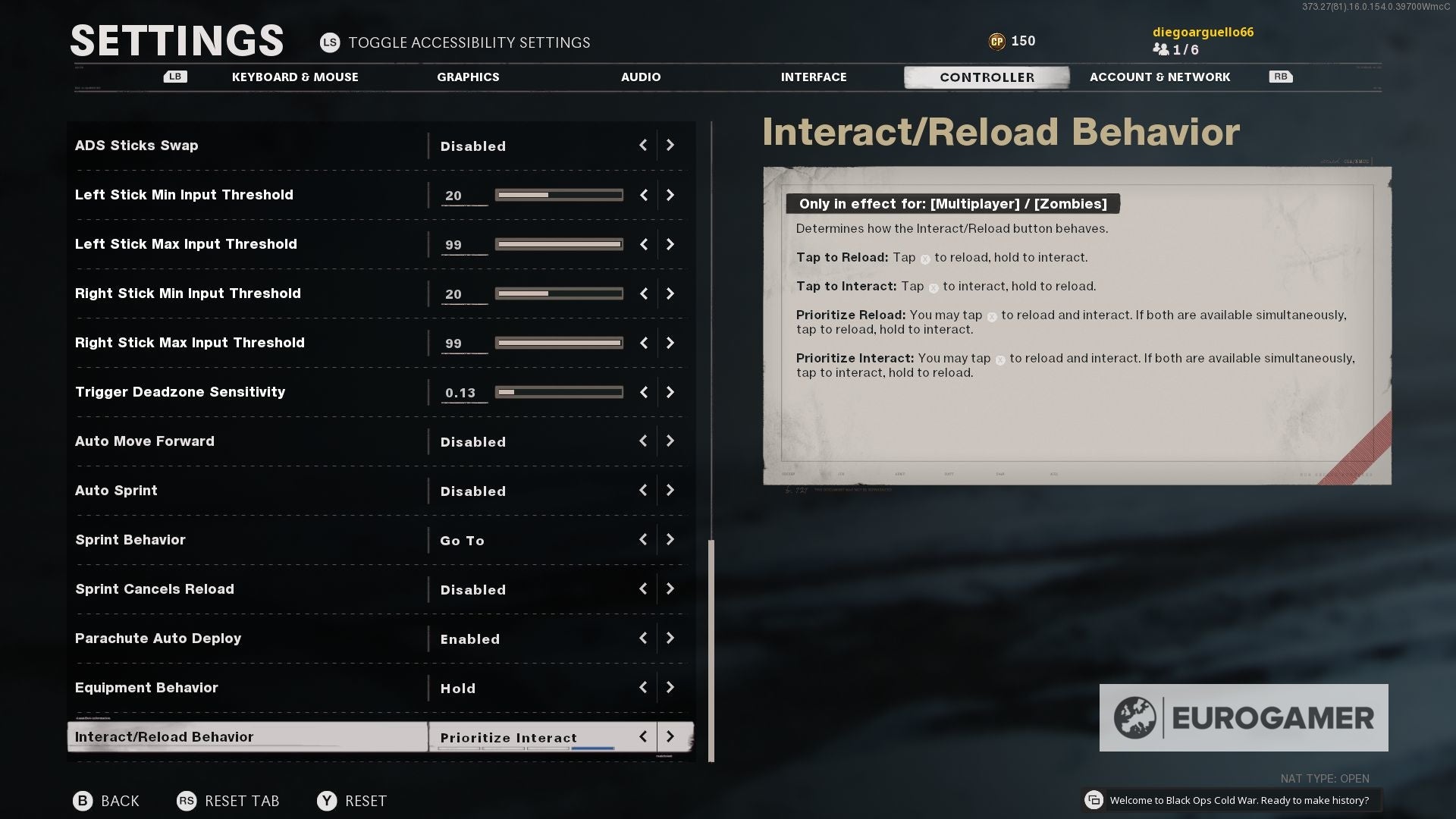This screenshot has width=1456, height=819.
Task: Enable Auto Move Forward
Action: coord(670,441)
